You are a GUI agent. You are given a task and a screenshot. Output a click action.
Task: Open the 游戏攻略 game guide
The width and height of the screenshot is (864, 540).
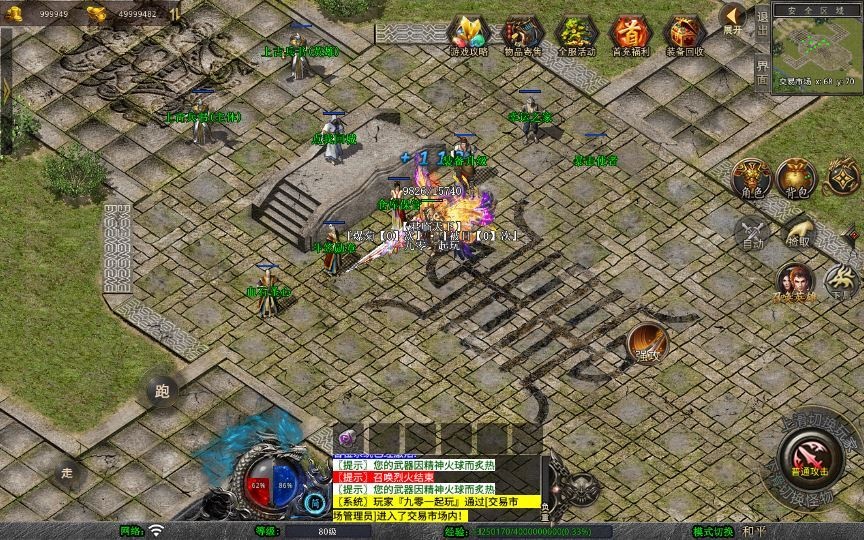click(468, 34)
